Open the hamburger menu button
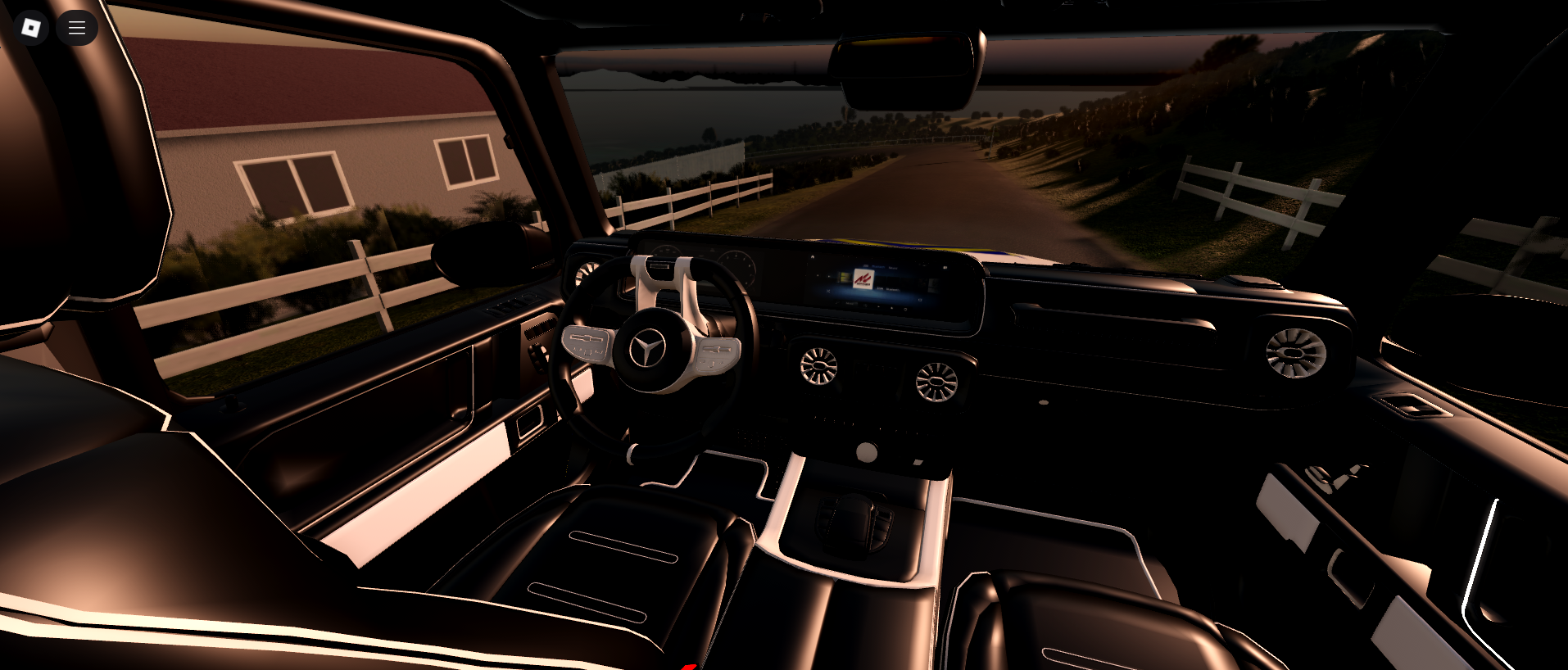This screenshot has height=670, width=1568. tap(77, 28)
